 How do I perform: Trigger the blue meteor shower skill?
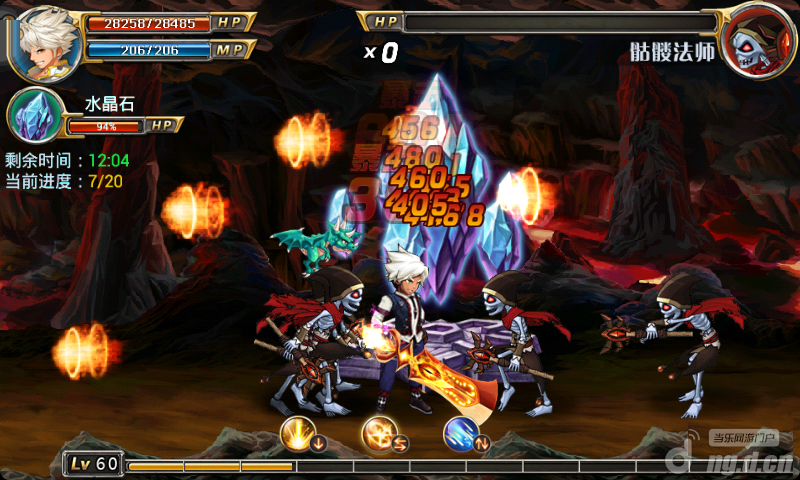pyautogui.click(x=460, y=432)
